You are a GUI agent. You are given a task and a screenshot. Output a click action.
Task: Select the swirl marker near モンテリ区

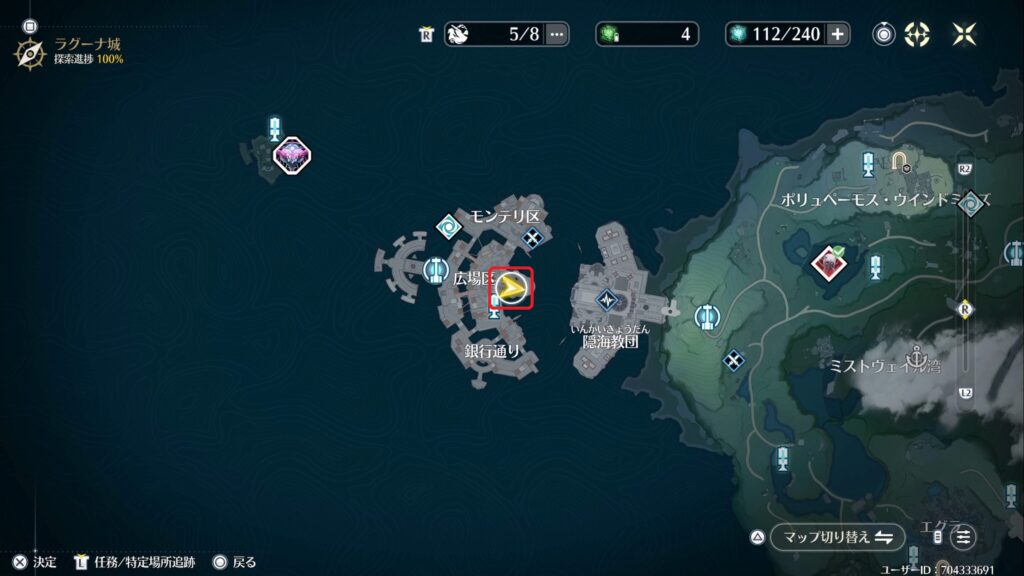pos(447,228)
